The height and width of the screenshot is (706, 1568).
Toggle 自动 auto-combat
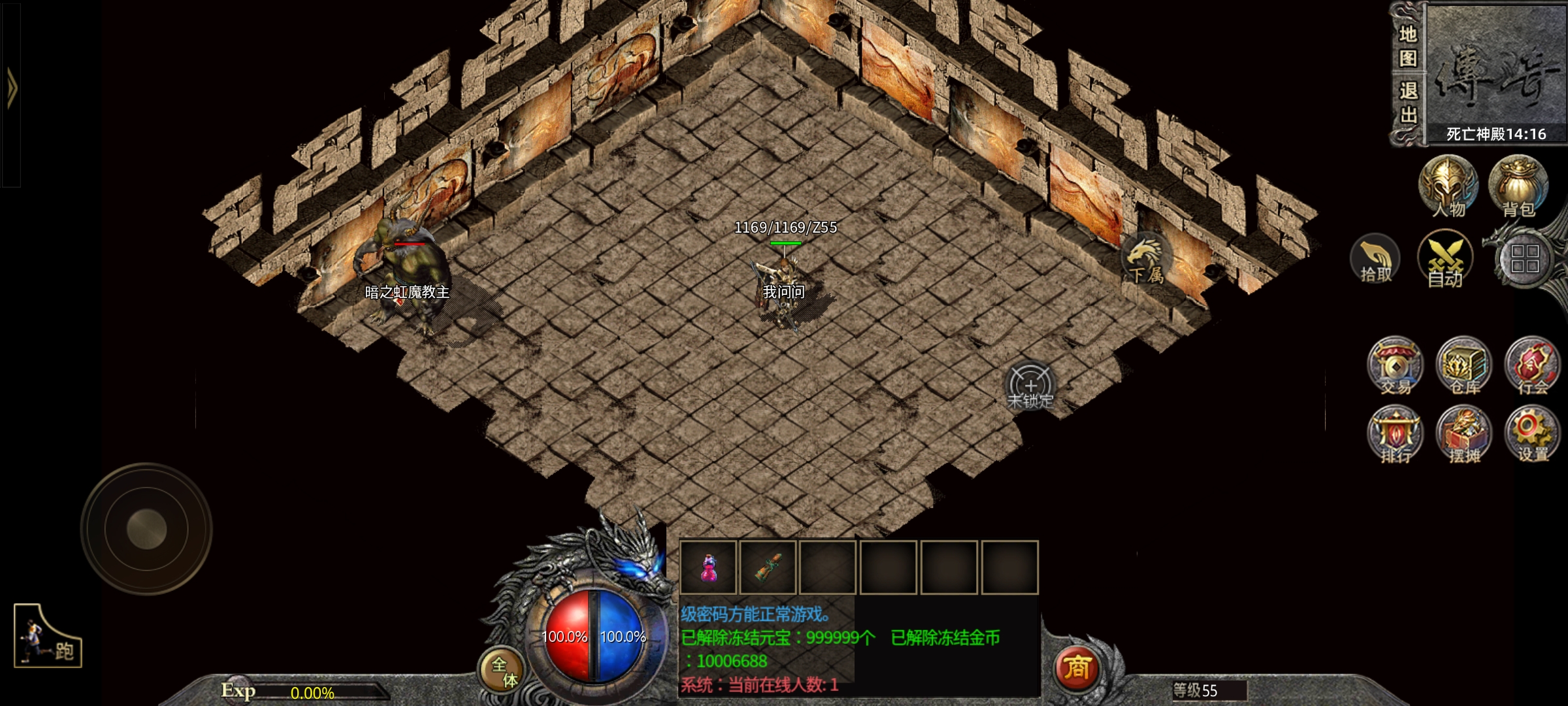[x=1445, y=260]
